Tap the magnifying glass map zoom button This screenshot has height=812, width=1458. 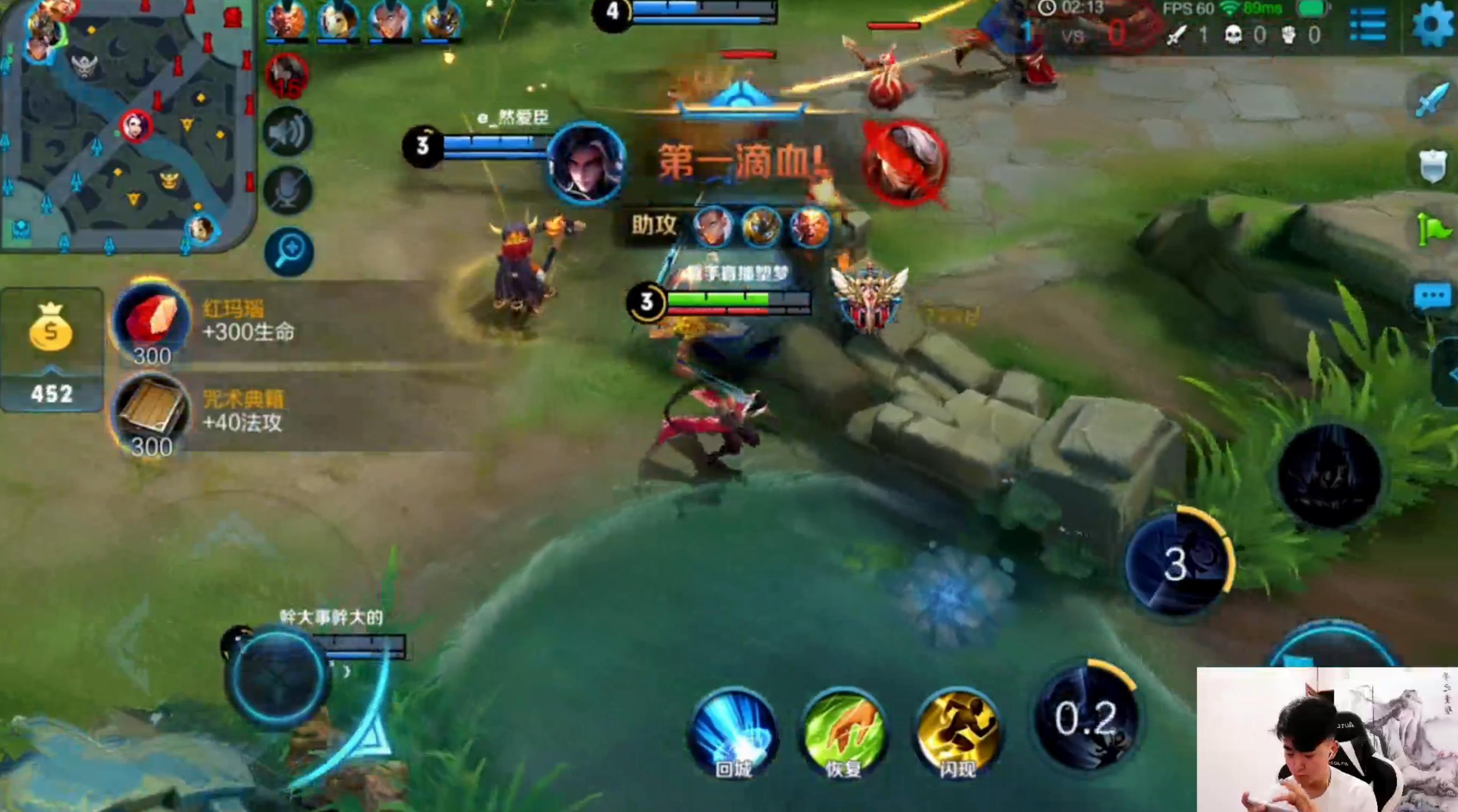pos(289,252)
